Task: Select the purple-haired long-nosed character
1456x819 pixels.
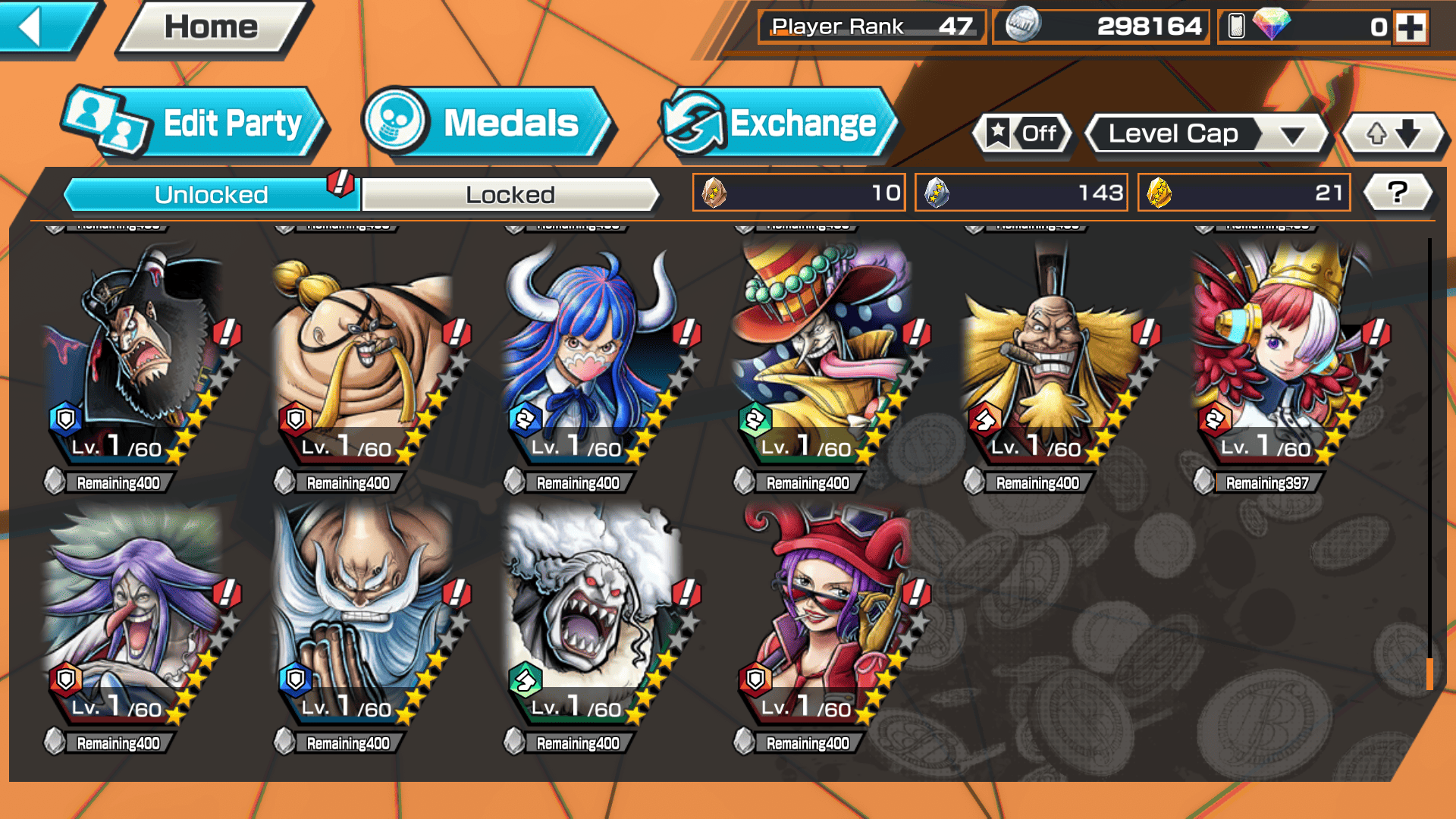Action: pos(136,614)
